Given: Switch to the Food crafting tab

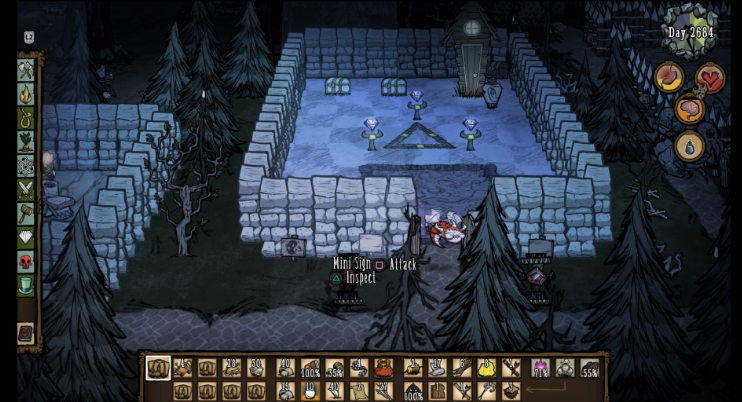Looking at the screenshot, I should click(x=26, y=142).
